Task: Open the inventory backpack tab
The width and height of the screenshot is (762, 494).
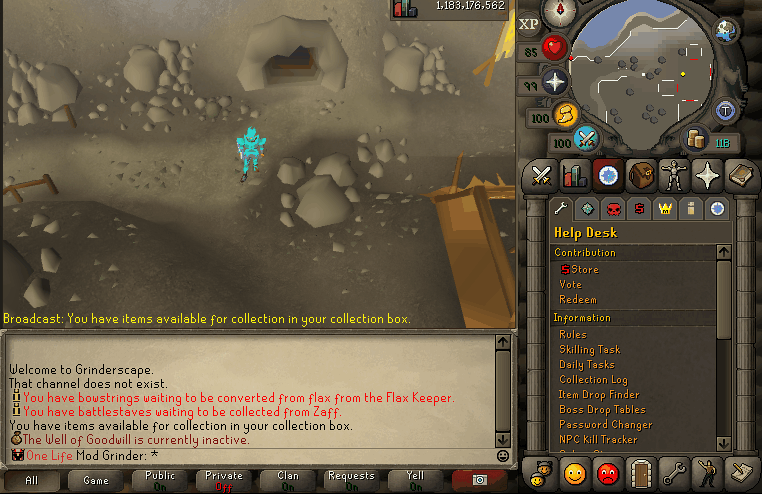Action: 641,174
